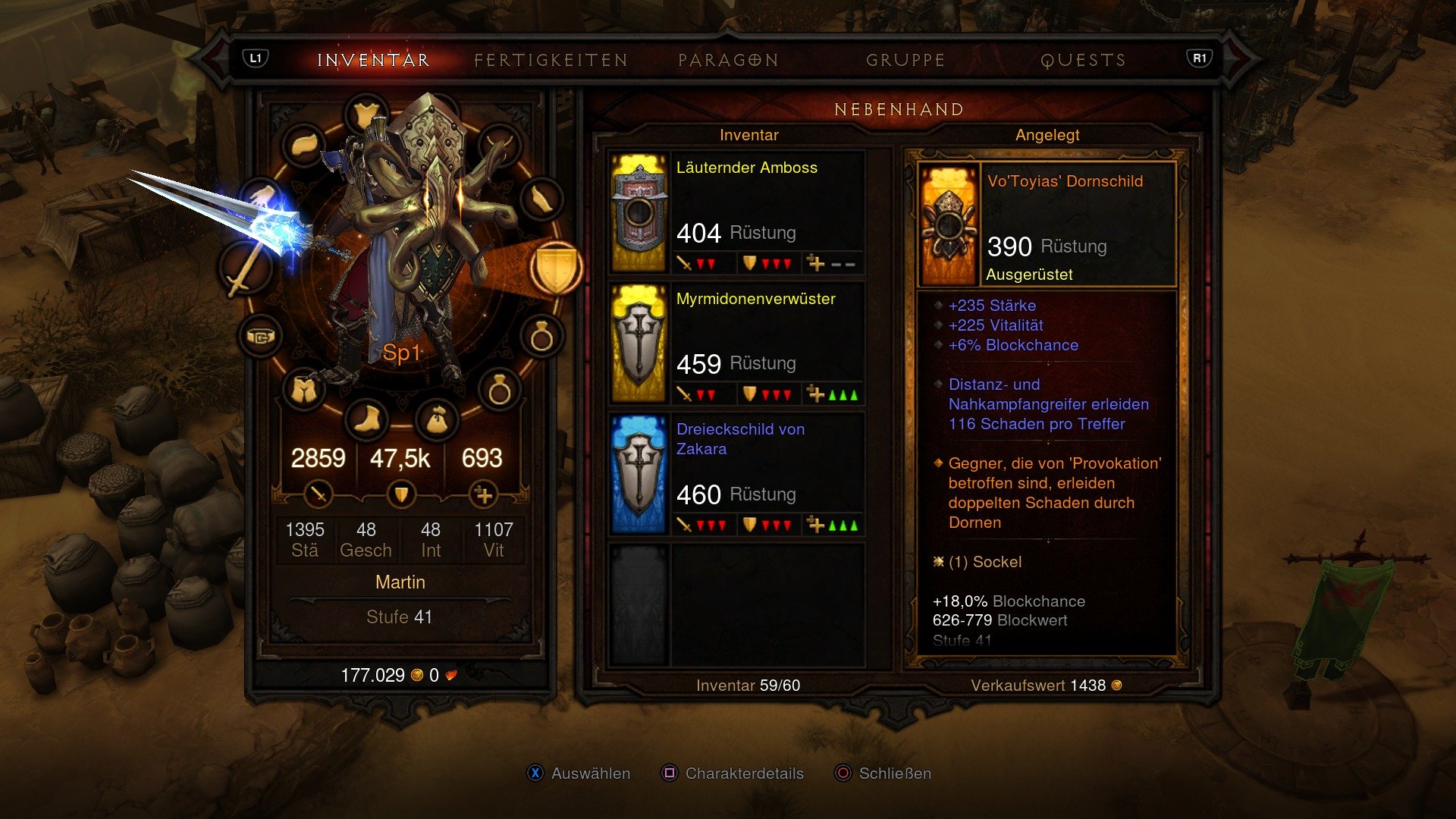This screenshot has width=1456, height=819.
Task: Click the damage sword stat icon
Action: coord(318,494)
